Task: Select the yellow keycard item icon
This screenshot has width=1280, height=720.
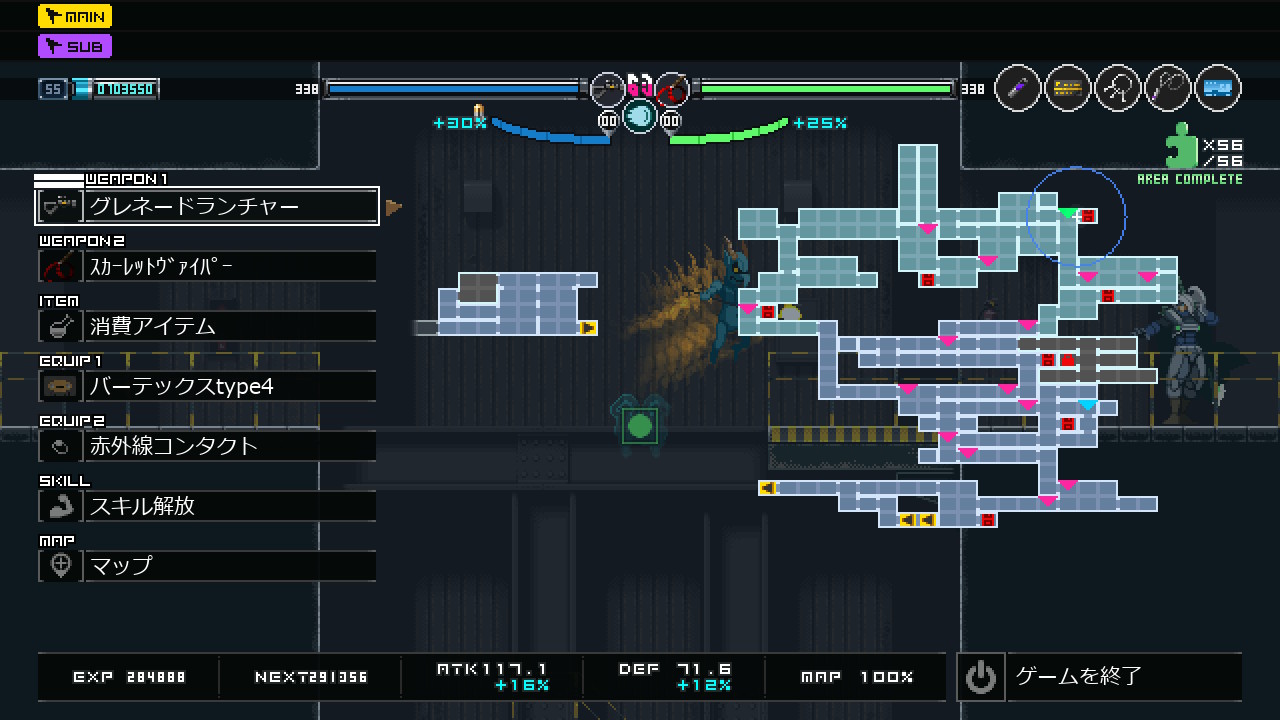Action: [x=1068, y=89]
